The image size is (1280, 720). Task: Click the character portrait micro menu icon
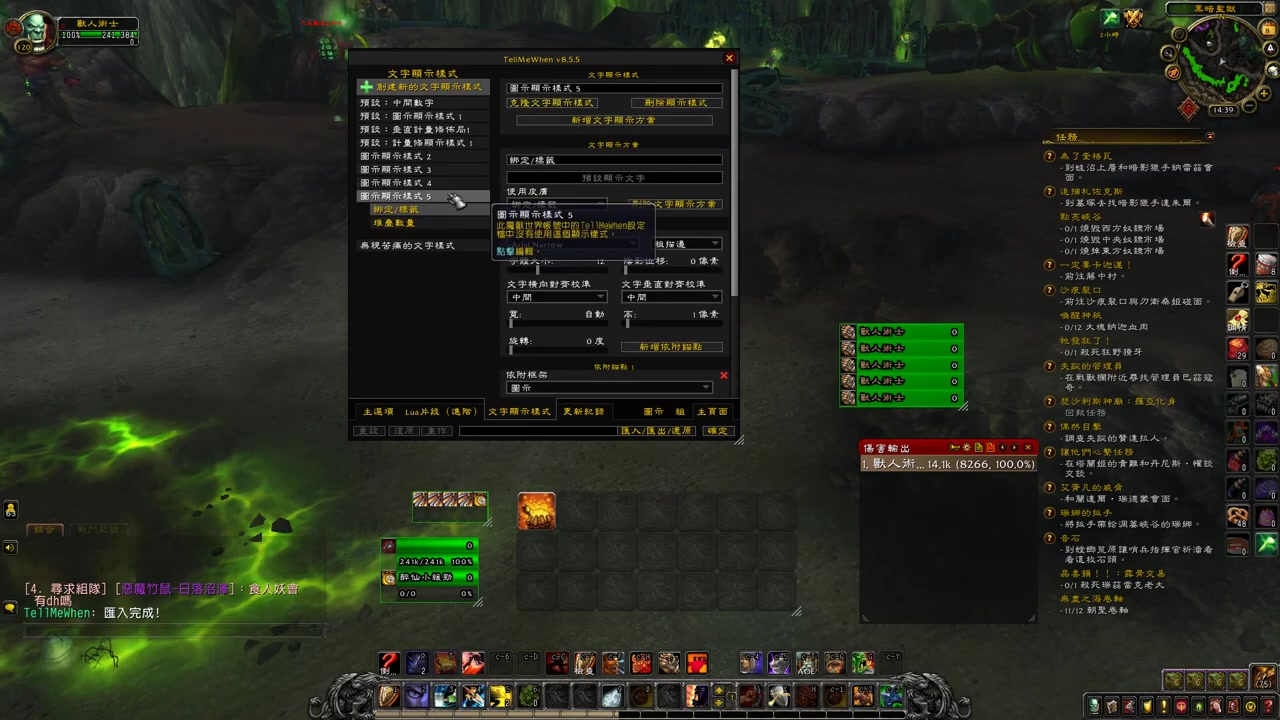point(1094,707)
